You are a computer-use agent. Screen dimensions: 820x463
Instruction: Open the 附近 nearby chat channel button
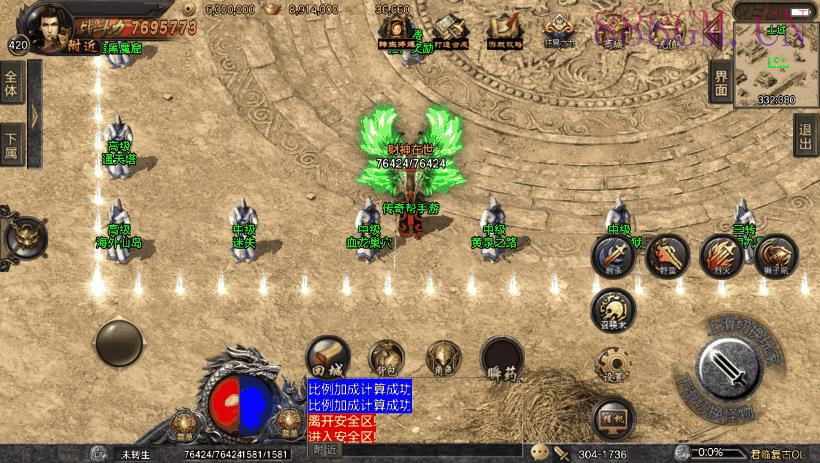coord(327,450)
